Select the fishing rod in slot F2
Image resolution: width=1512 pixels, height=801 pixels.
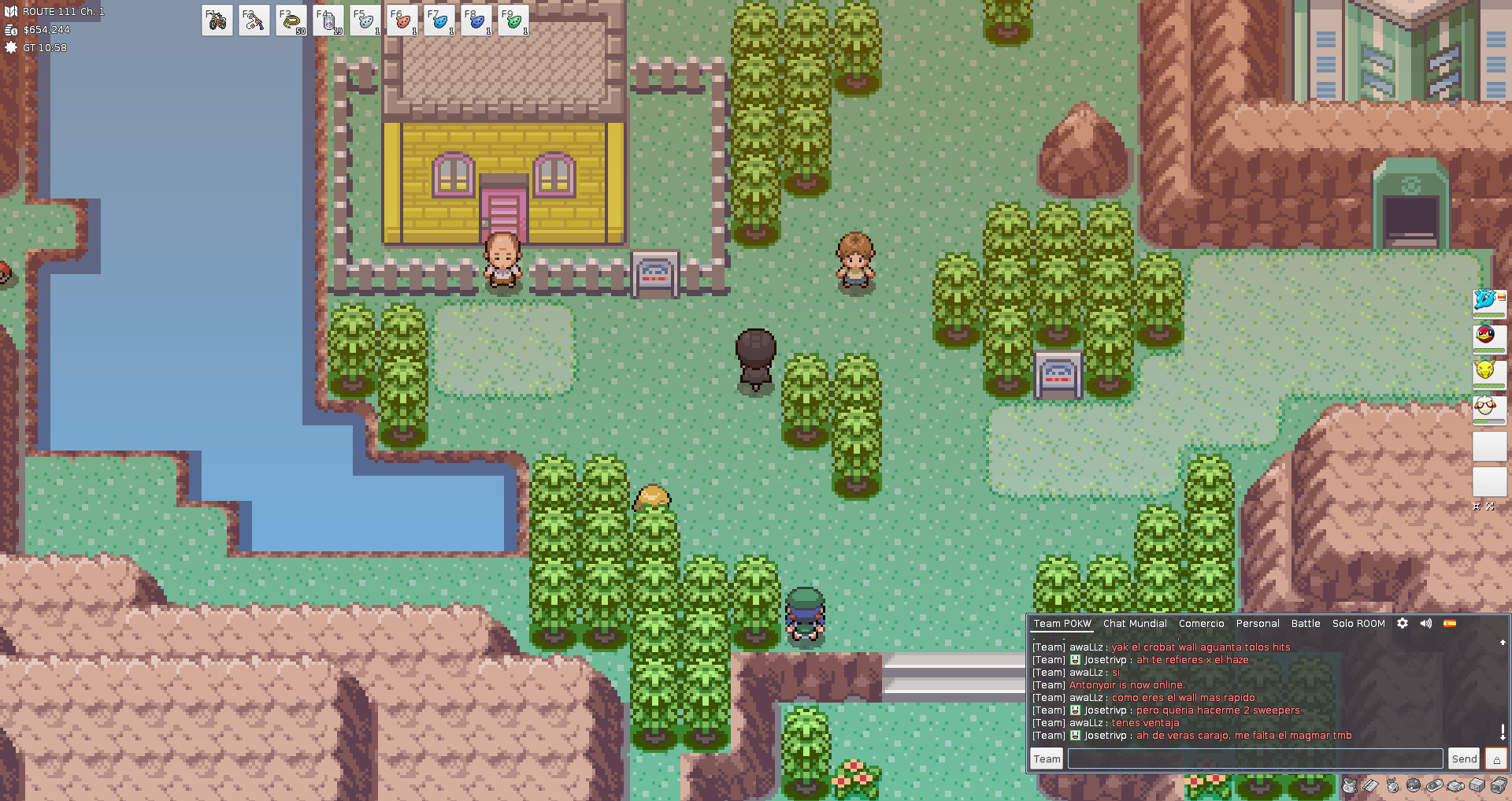254,21
